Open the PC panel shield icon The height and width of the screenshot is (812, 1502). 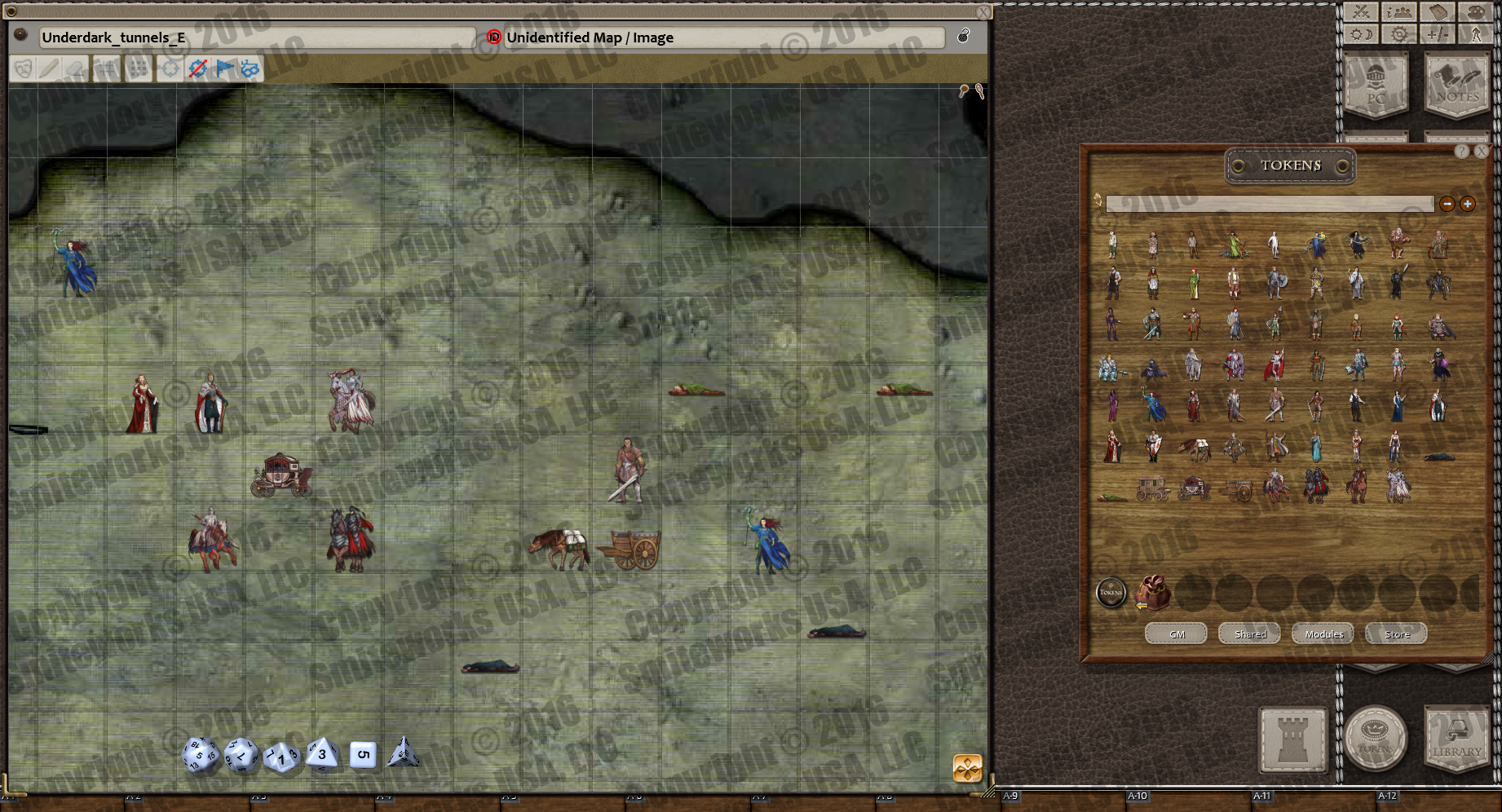click(x=1376, y=87)
